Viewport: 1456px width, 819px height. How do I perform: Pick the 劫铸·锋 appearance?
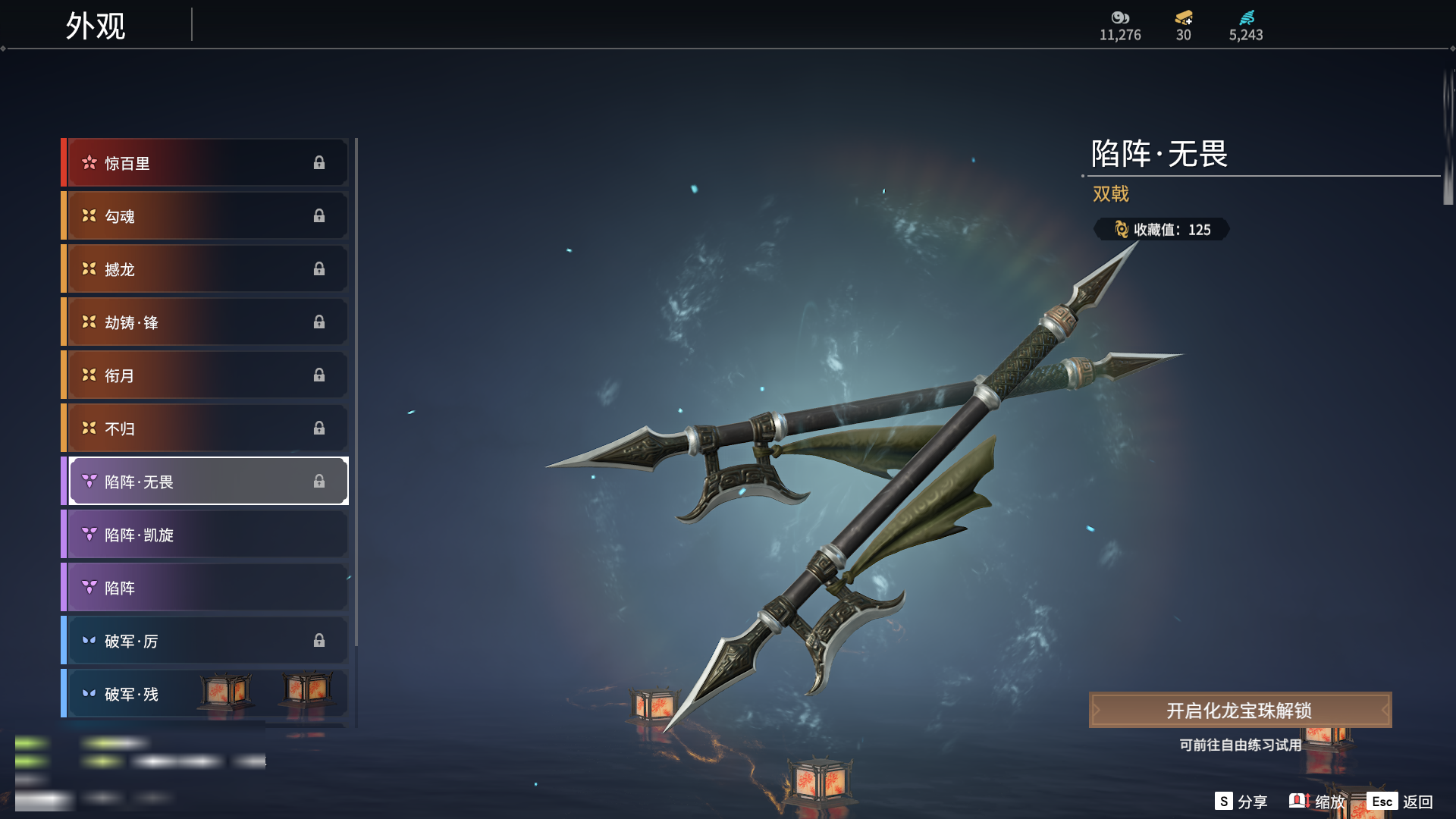tap(206, 322)
